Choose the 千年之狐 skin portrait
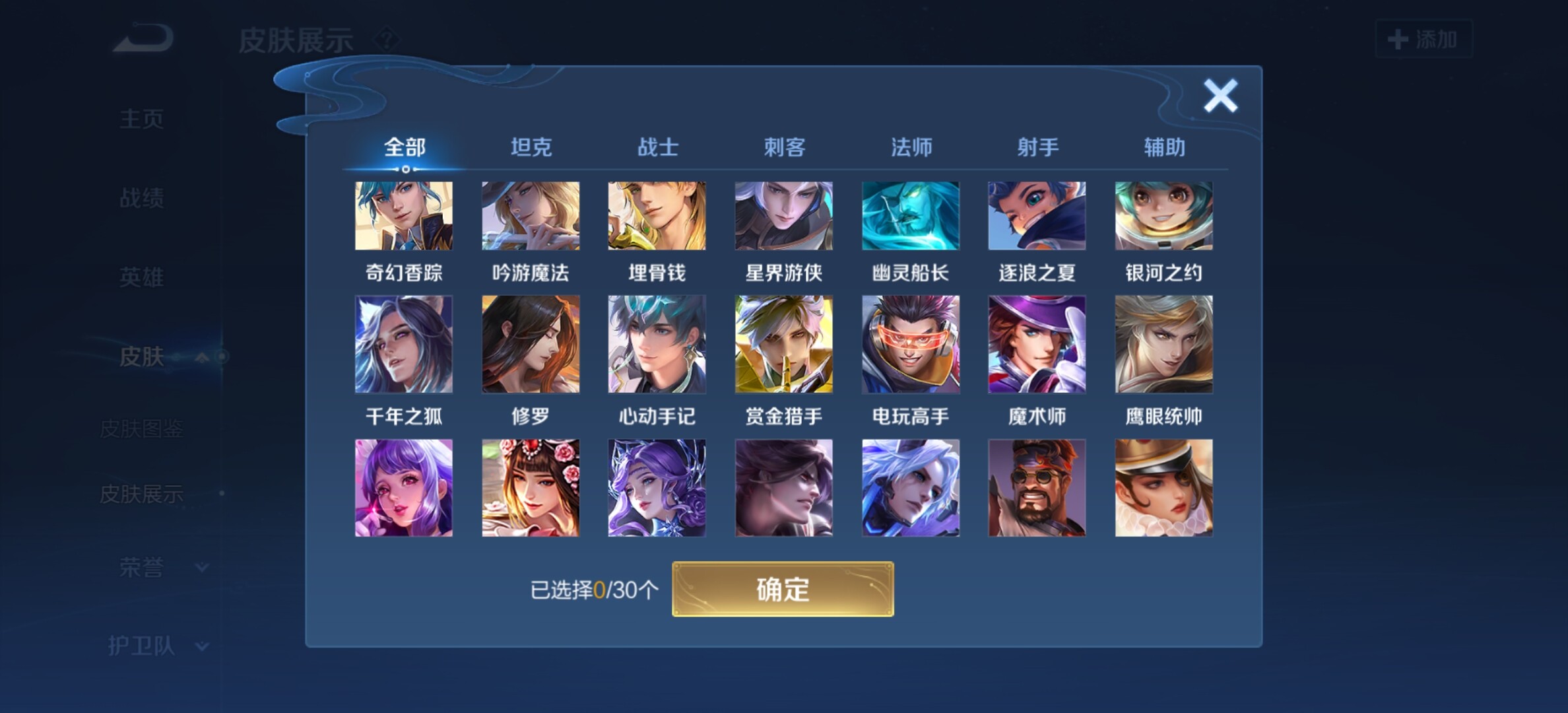The height and width of the screenshot is (713, 1568). 404,344
